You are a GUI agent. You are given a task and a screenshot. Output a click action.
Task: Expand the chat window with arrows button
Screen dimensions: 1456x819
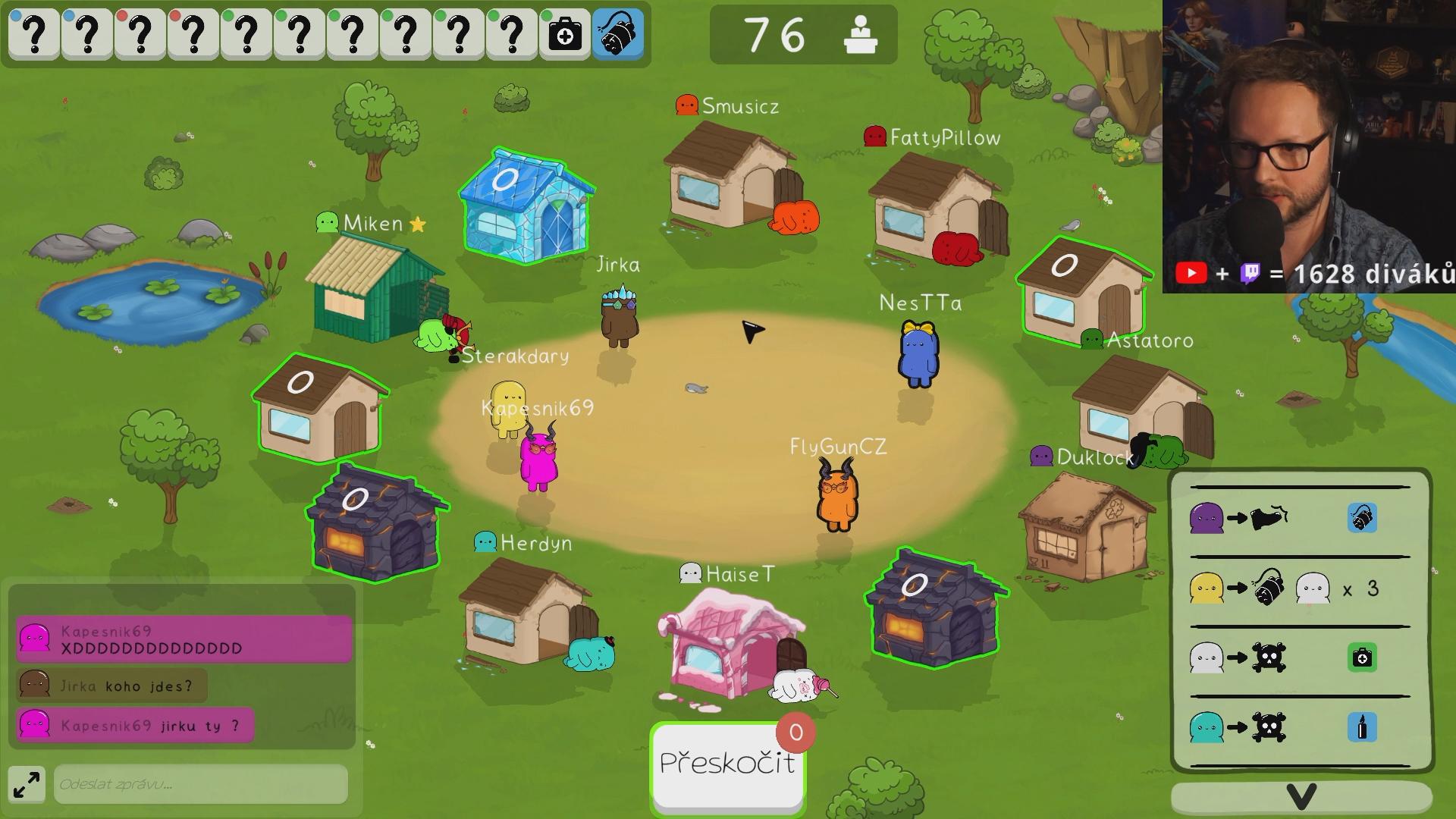[x=27, y=784]
